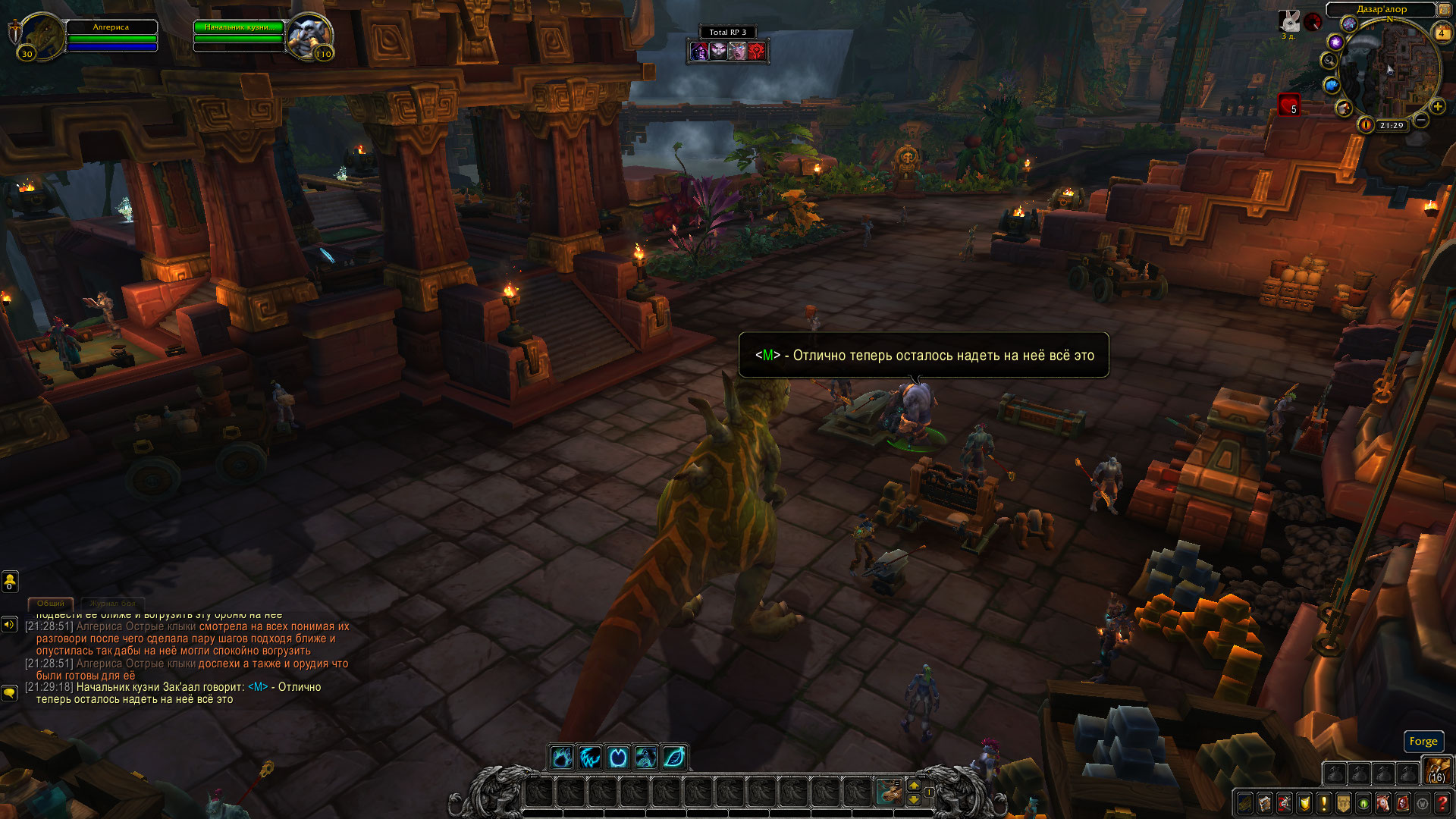The width and height of the screenshot is (1456, 819).
Task: Click the Forge button
Action: 1423,741
